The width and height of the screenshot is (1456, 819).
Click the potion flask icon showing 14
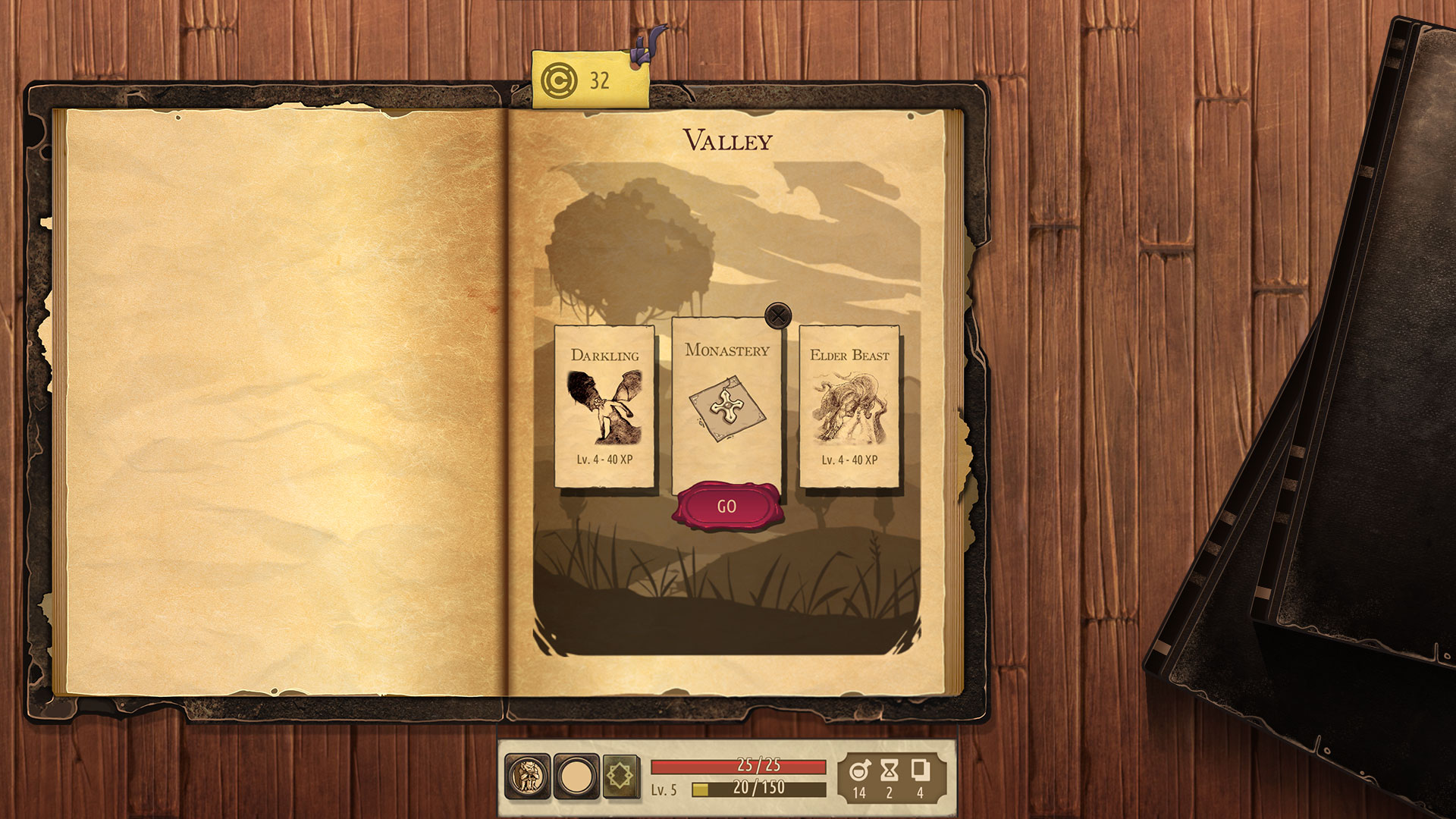858,771
